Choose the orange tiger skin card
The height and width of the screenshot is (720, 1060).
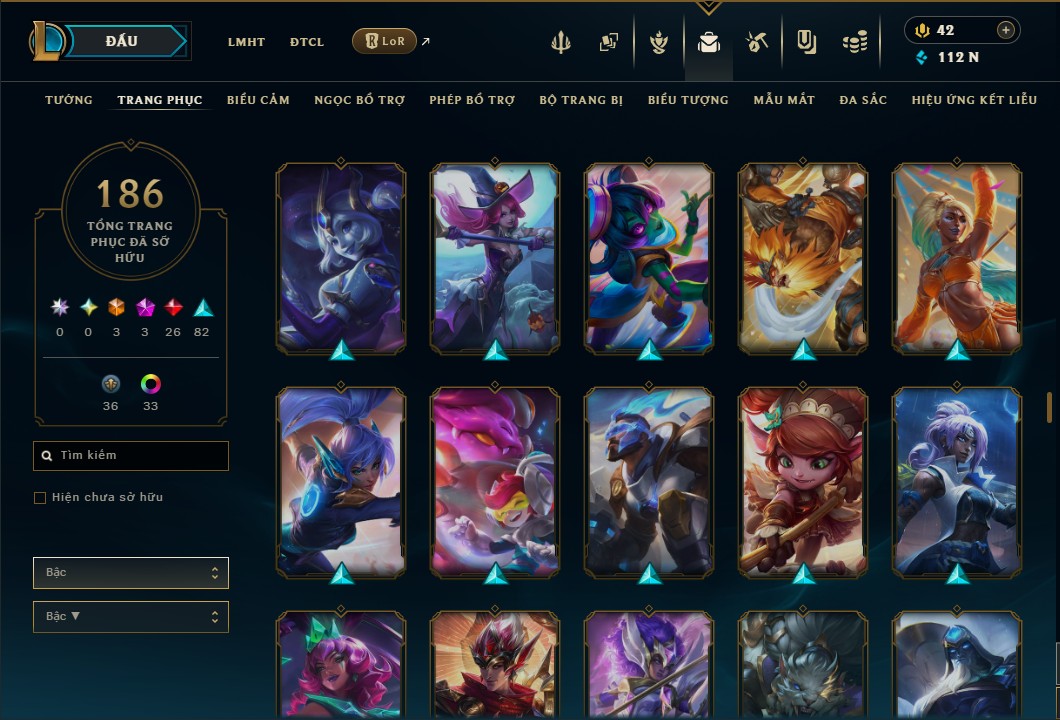pos(803,256)
